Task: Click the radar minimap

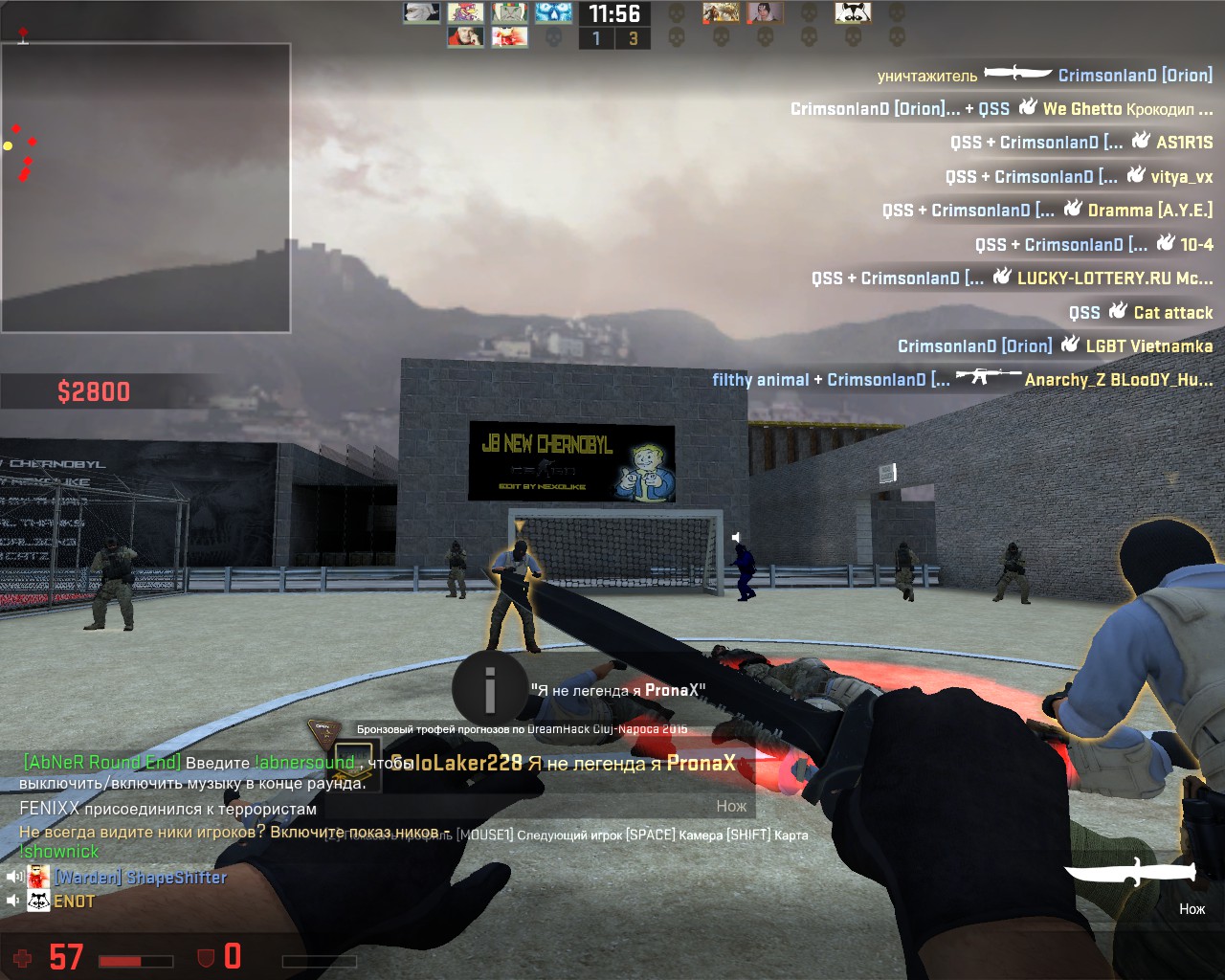Action: (x=145, y=188)
